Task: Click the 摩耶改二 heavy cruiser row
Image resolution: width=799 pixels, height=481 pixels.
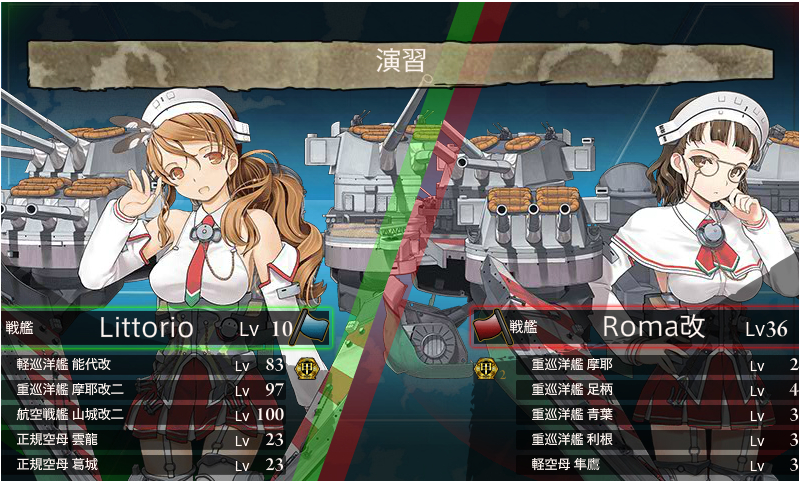Action: point(148,389)
